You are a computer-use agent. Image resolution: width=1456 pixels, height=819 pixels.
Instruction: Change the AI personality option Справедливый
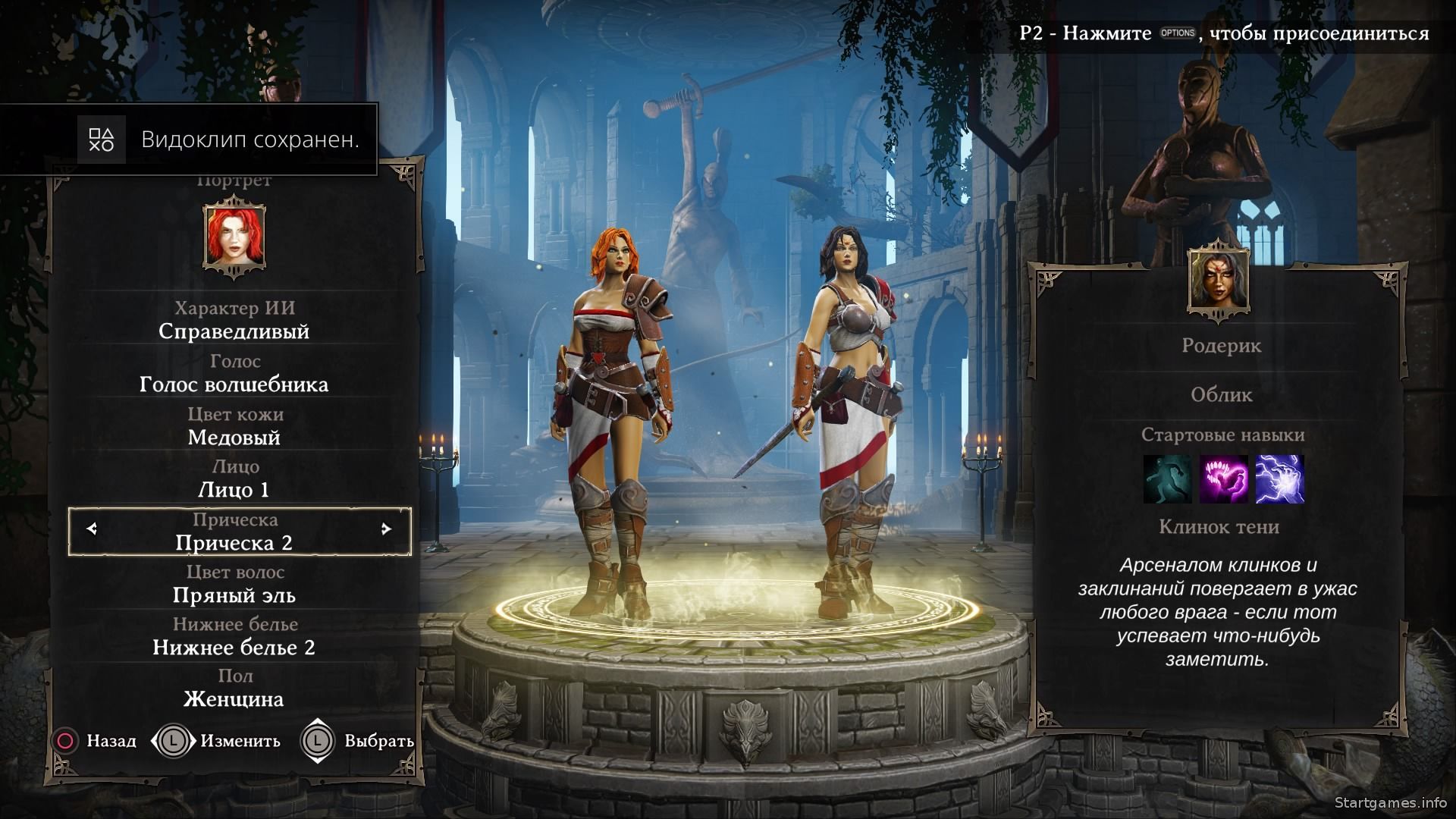[x=234, y=331]
